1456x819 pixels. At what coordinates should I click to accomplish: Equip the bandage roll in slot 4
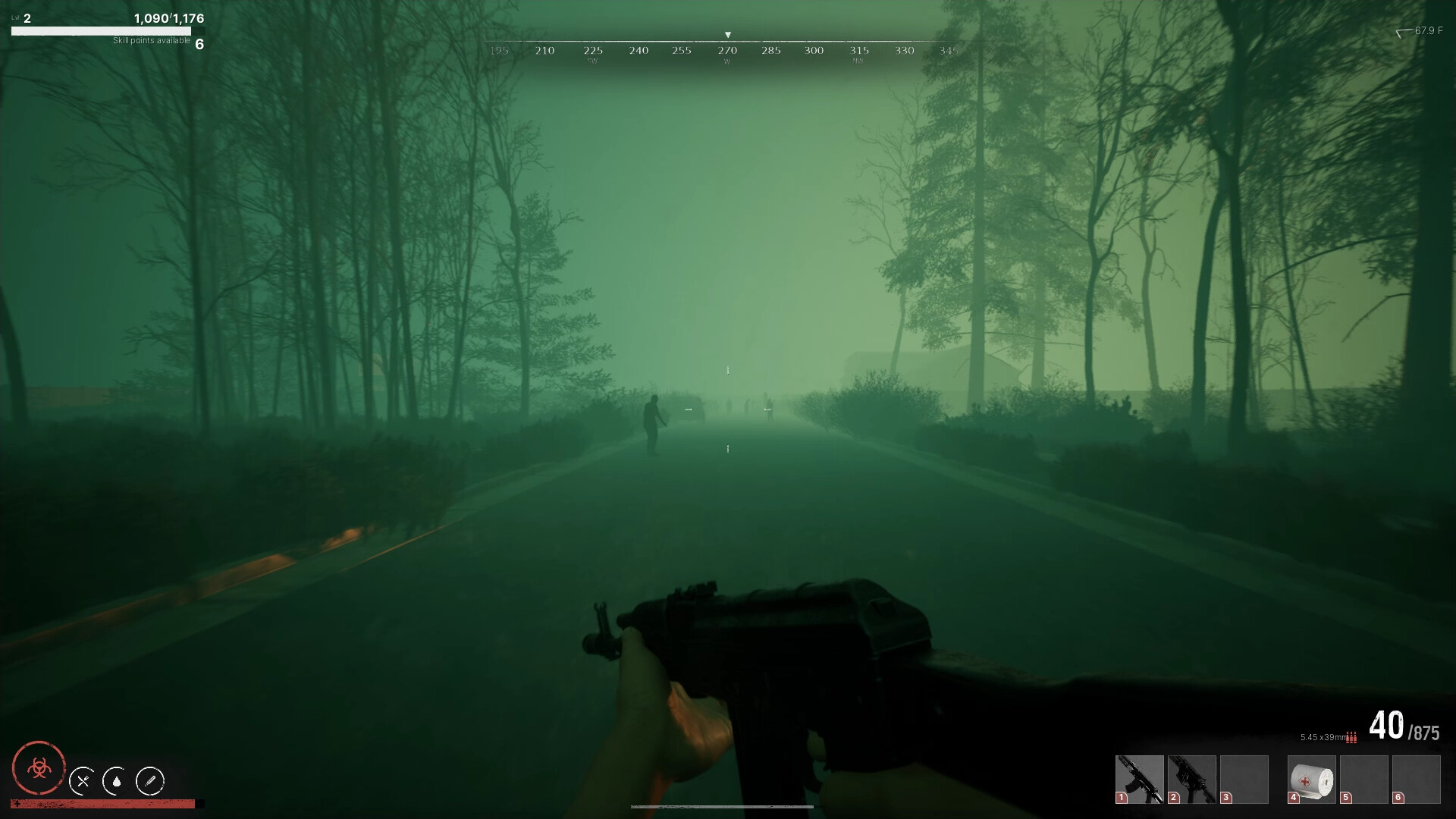(x=1313, y=780)
